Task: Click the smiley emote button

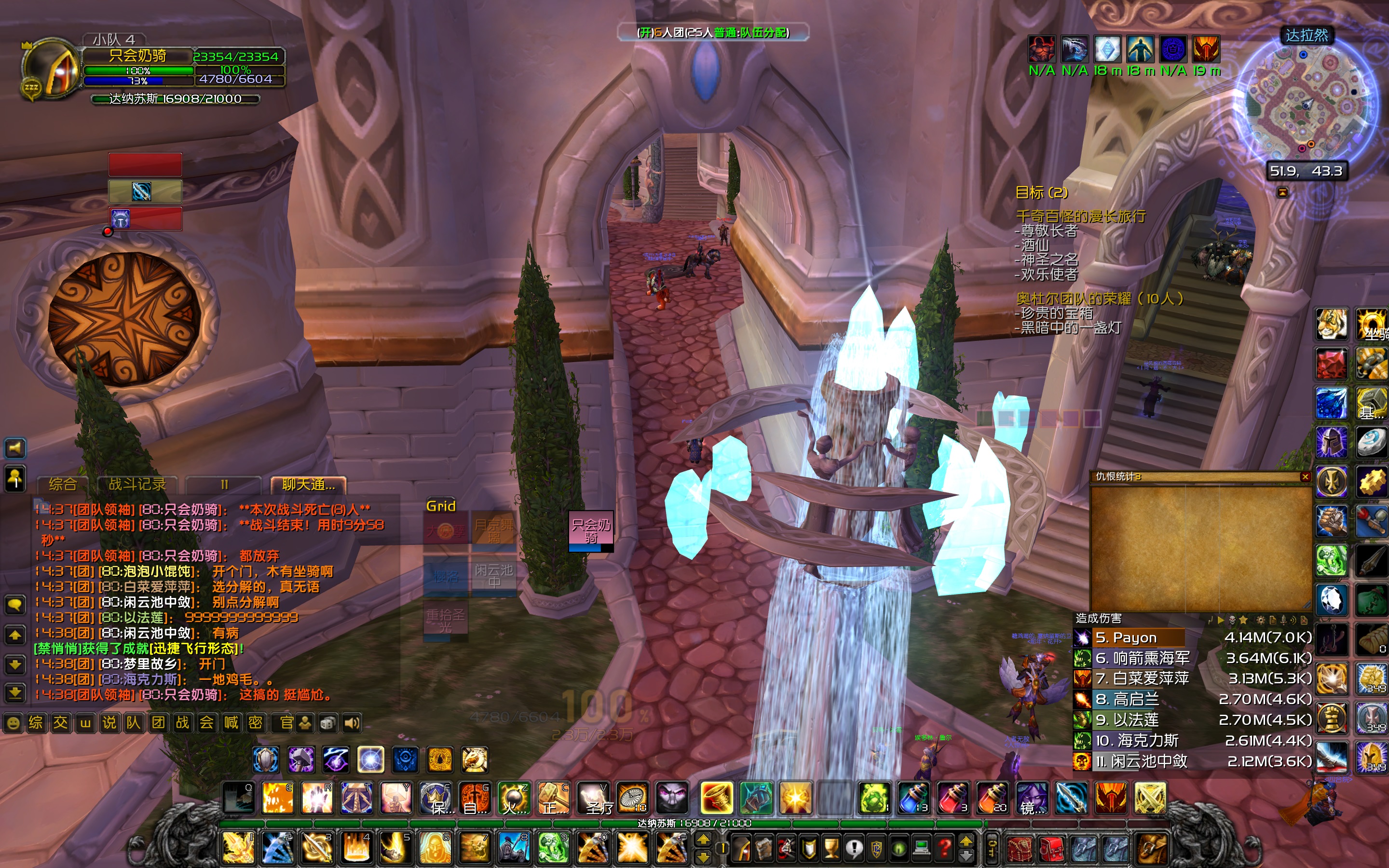Action: pos(13,723)
